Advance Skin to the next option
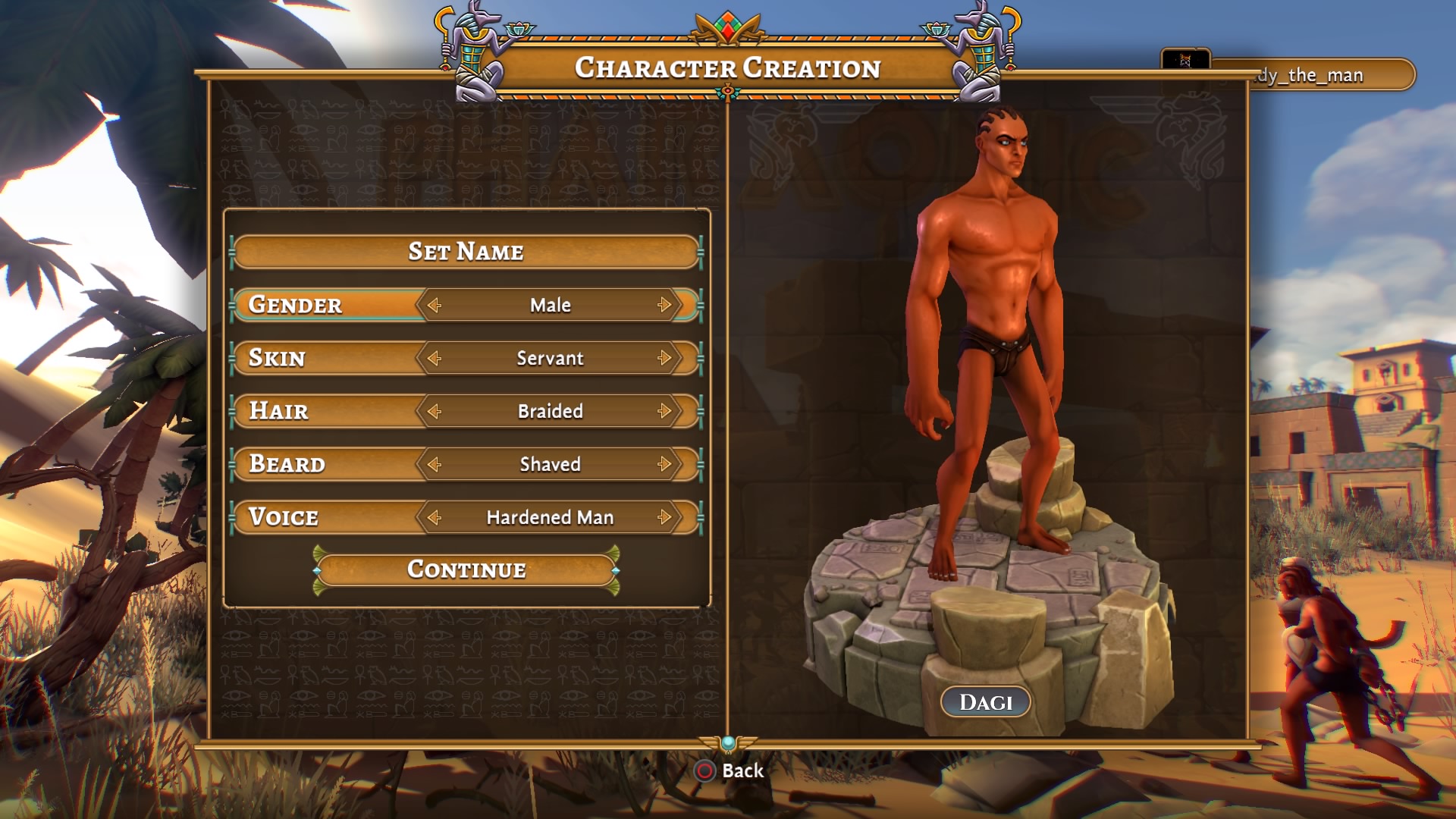Screen dimensions: 1456x819 tap(666, 357)
